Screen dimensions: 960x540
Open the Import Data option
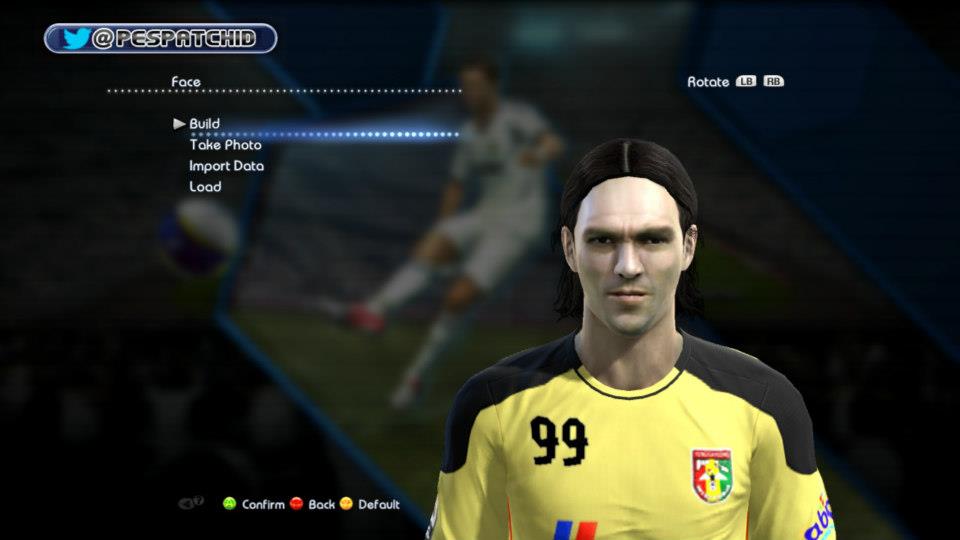pyautogui.click(x=226, y=166)
